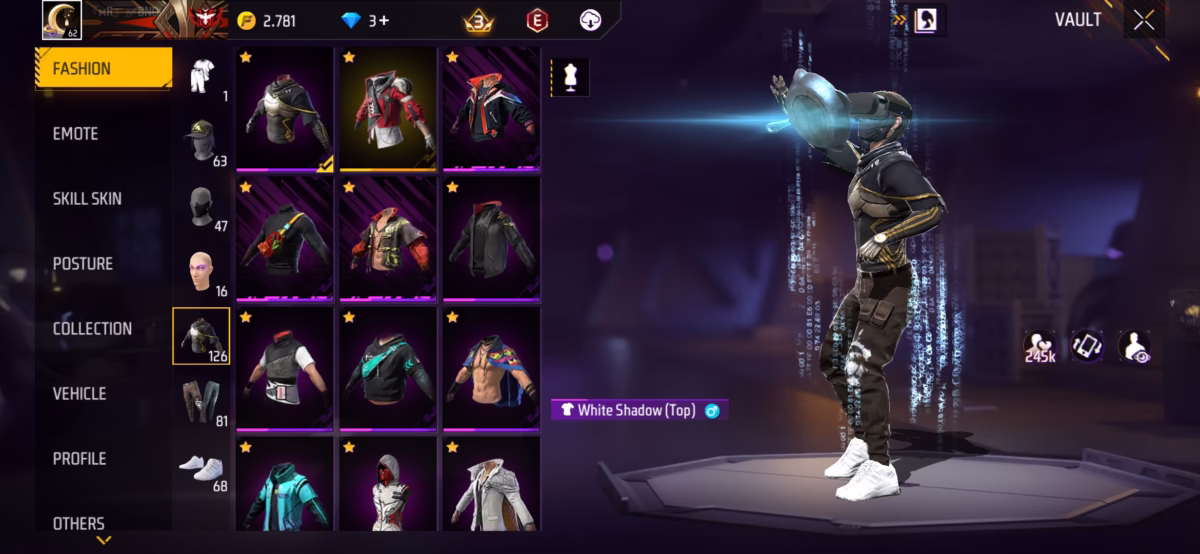Add diamonds with the plus button
Viewport: 1200px width, 554px height.
[x=383, y=21]
